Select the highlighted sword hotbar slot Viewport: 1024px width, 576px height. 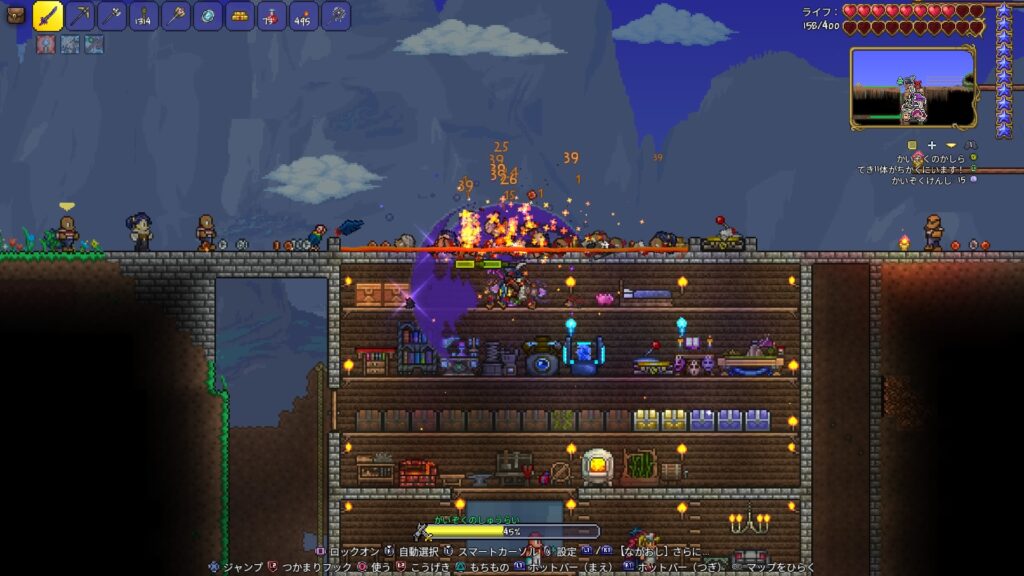(49, 15)
